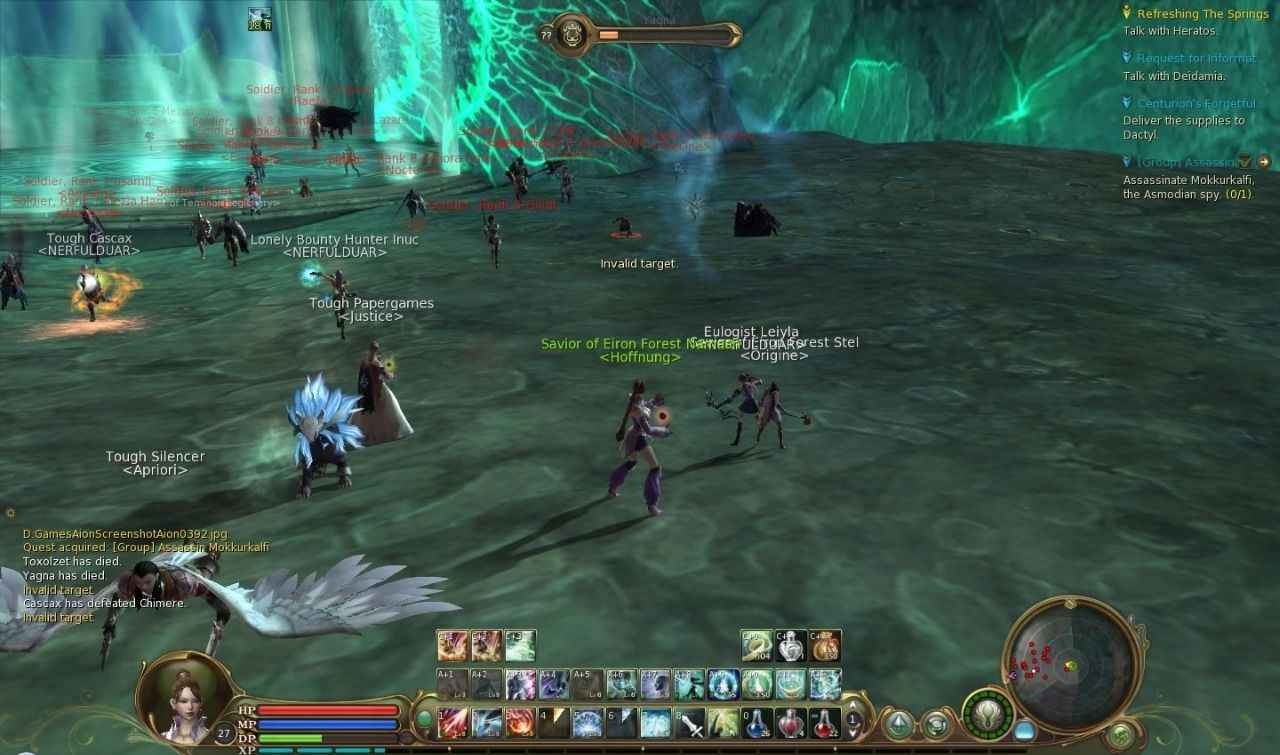Use the white perfume bottle item
1280x755 pixels.
[791, 646]
